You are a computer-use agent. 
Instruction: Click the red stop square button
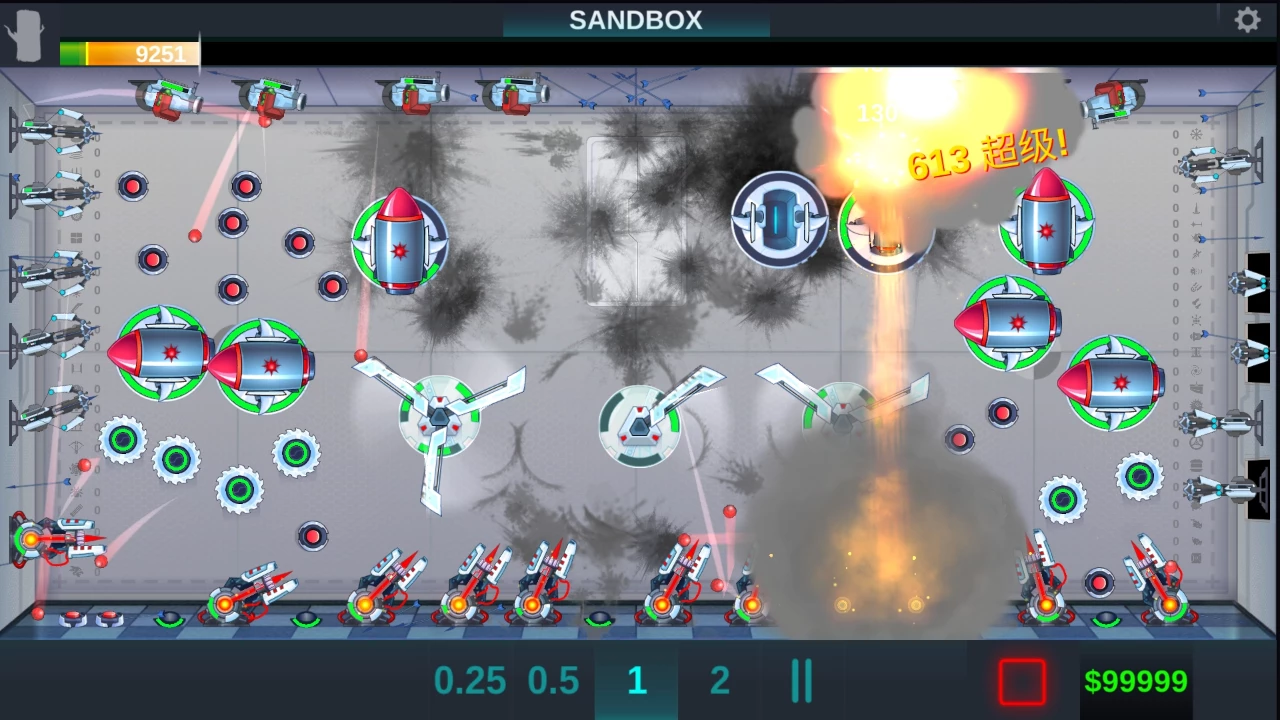tap(1022, 682)
